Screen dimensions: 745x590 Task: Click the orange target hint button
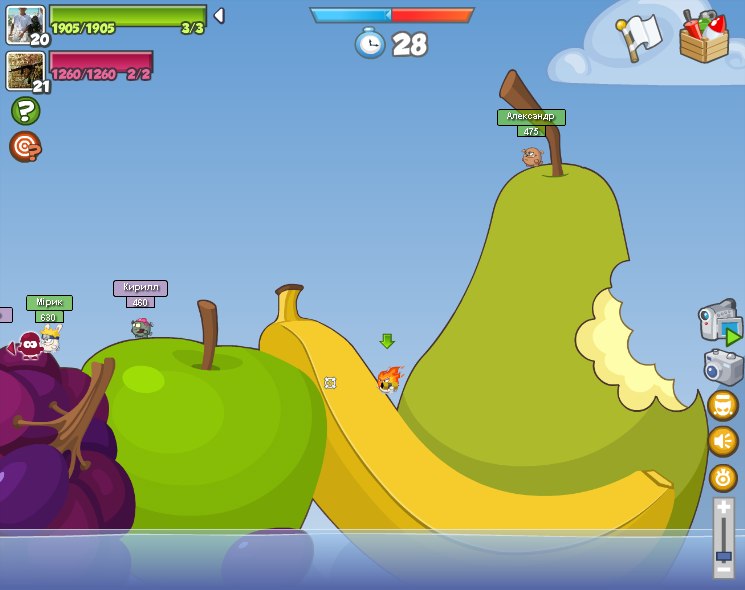[25, 146]
